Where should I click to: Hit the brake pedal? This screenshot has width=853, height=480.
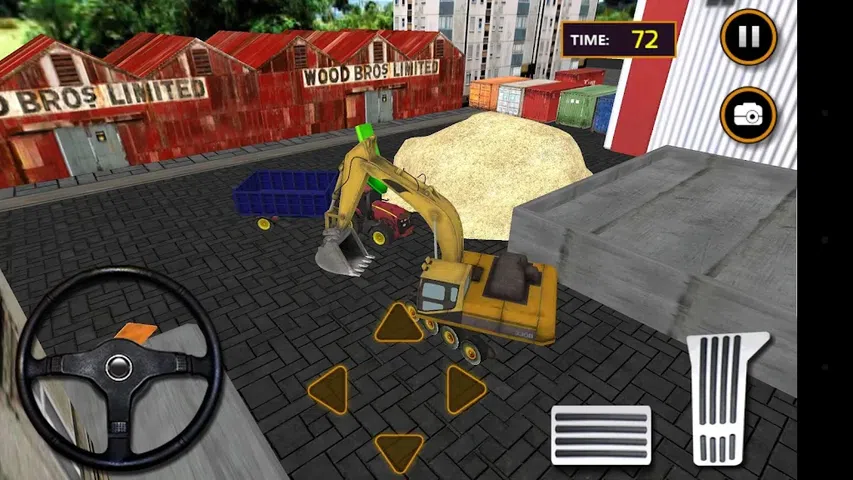pos(600,435)
